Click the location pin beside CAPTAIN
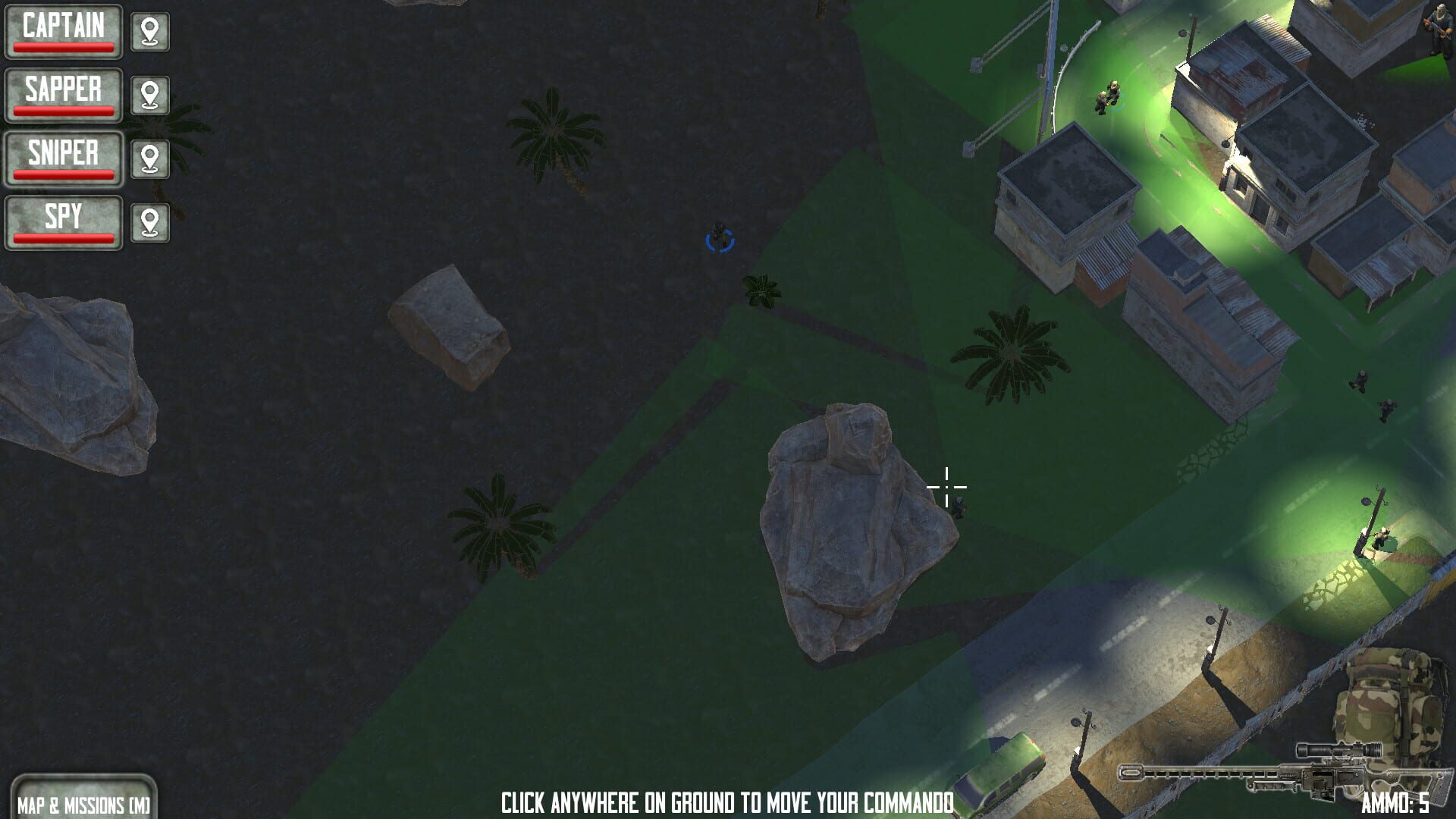The height and width of the screenshot is (819, 1456). pyautogui.click(x=150, y=32)
